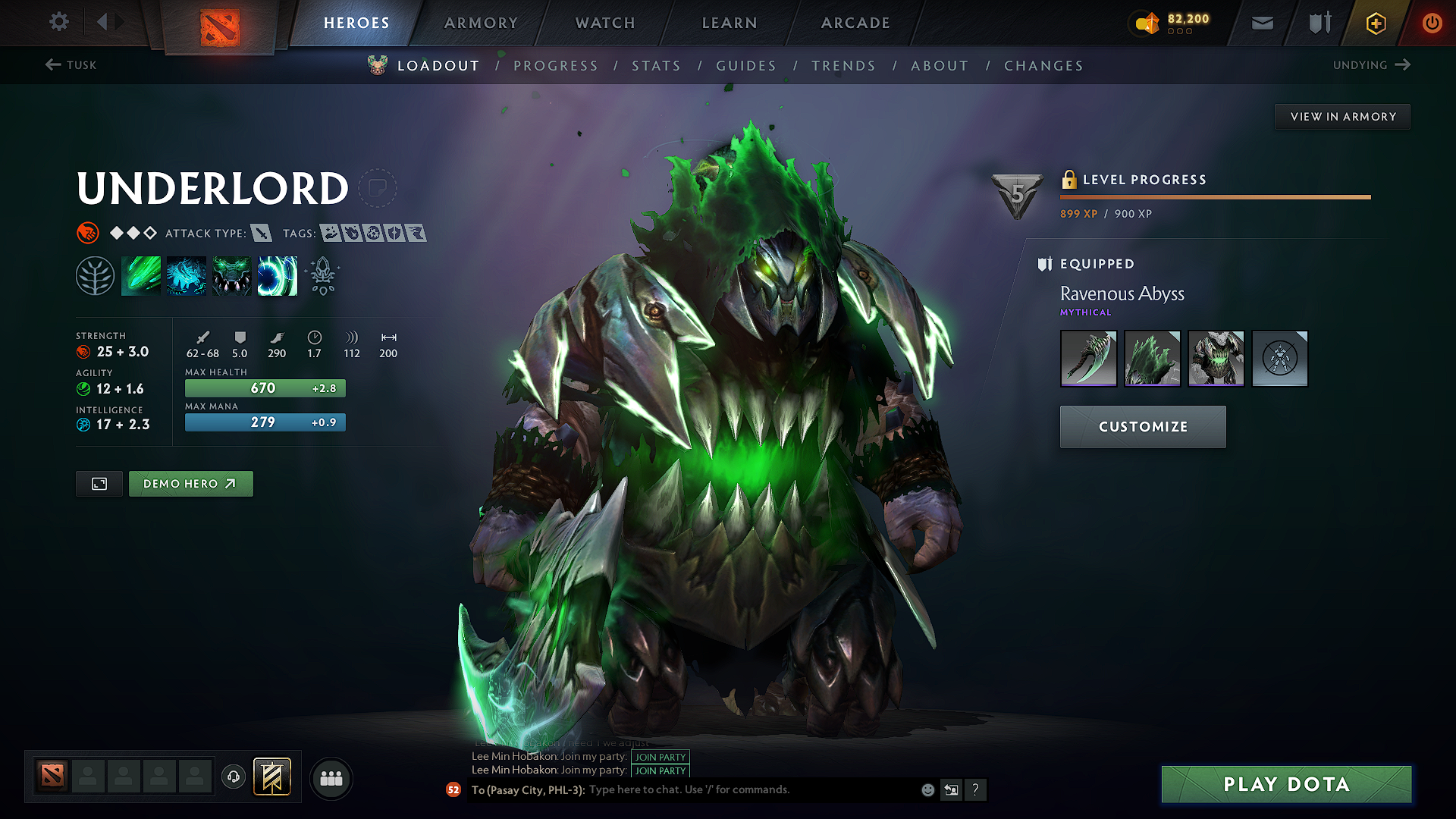Open the Dark Rift ability icon
Viewport: 1456px width, 819px height.
coord(278,276)
